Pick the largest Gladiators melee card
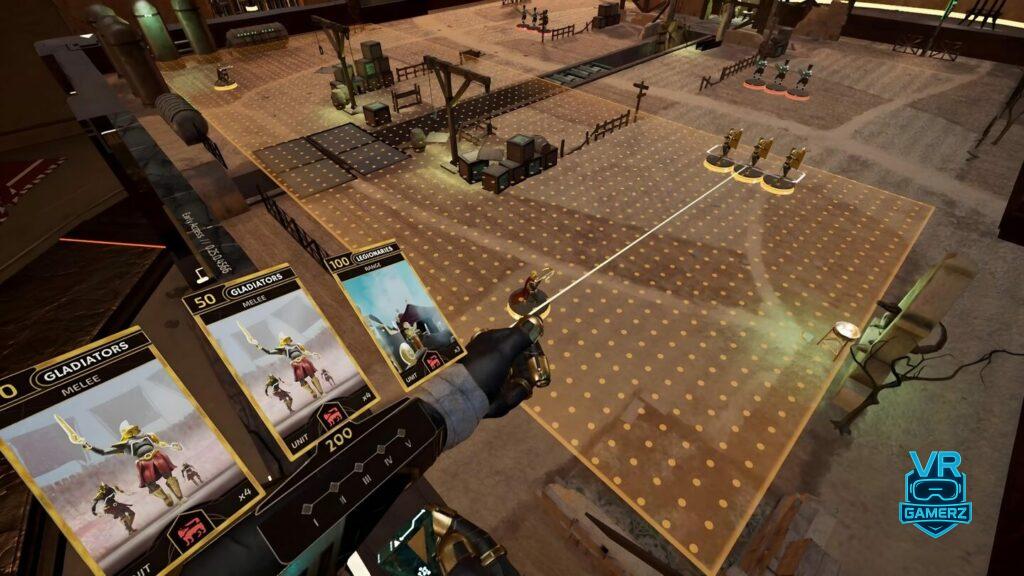Viewport: 1024px width, 576px height. pos(125,450)
